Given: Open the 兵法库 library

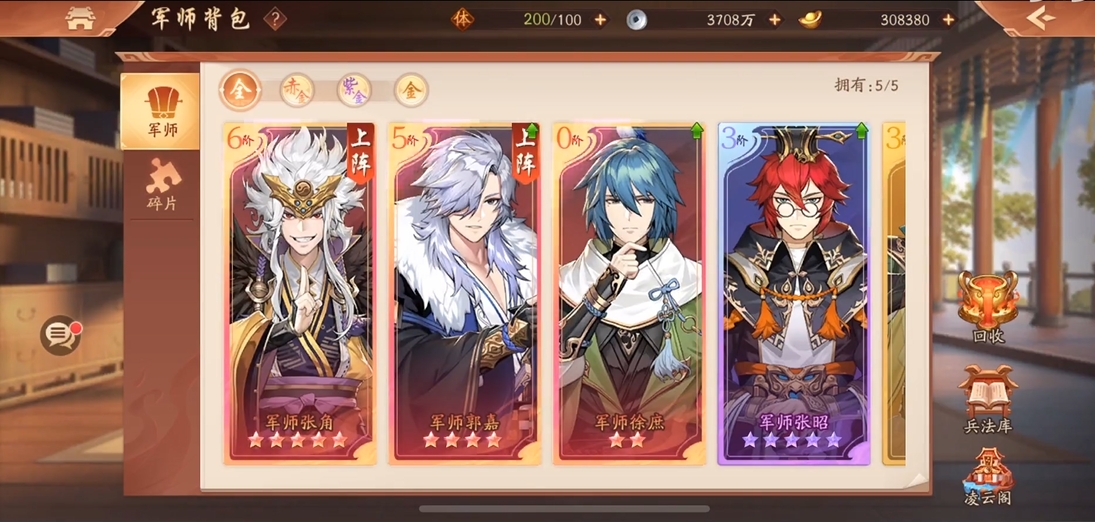Looking at the screenshot, I should 987,397.
